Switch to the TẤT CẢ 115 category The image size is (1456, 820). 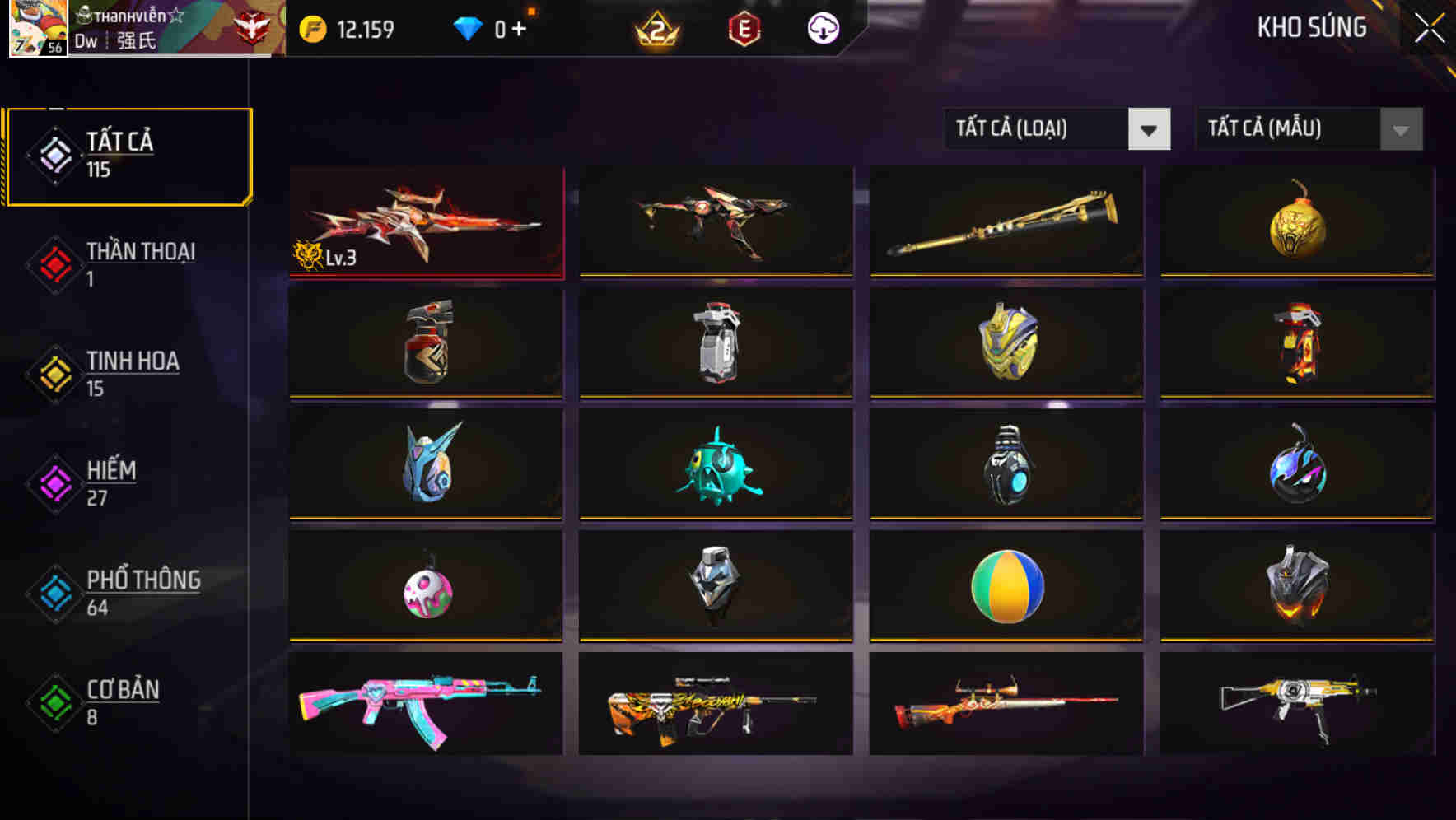point(128,155)
